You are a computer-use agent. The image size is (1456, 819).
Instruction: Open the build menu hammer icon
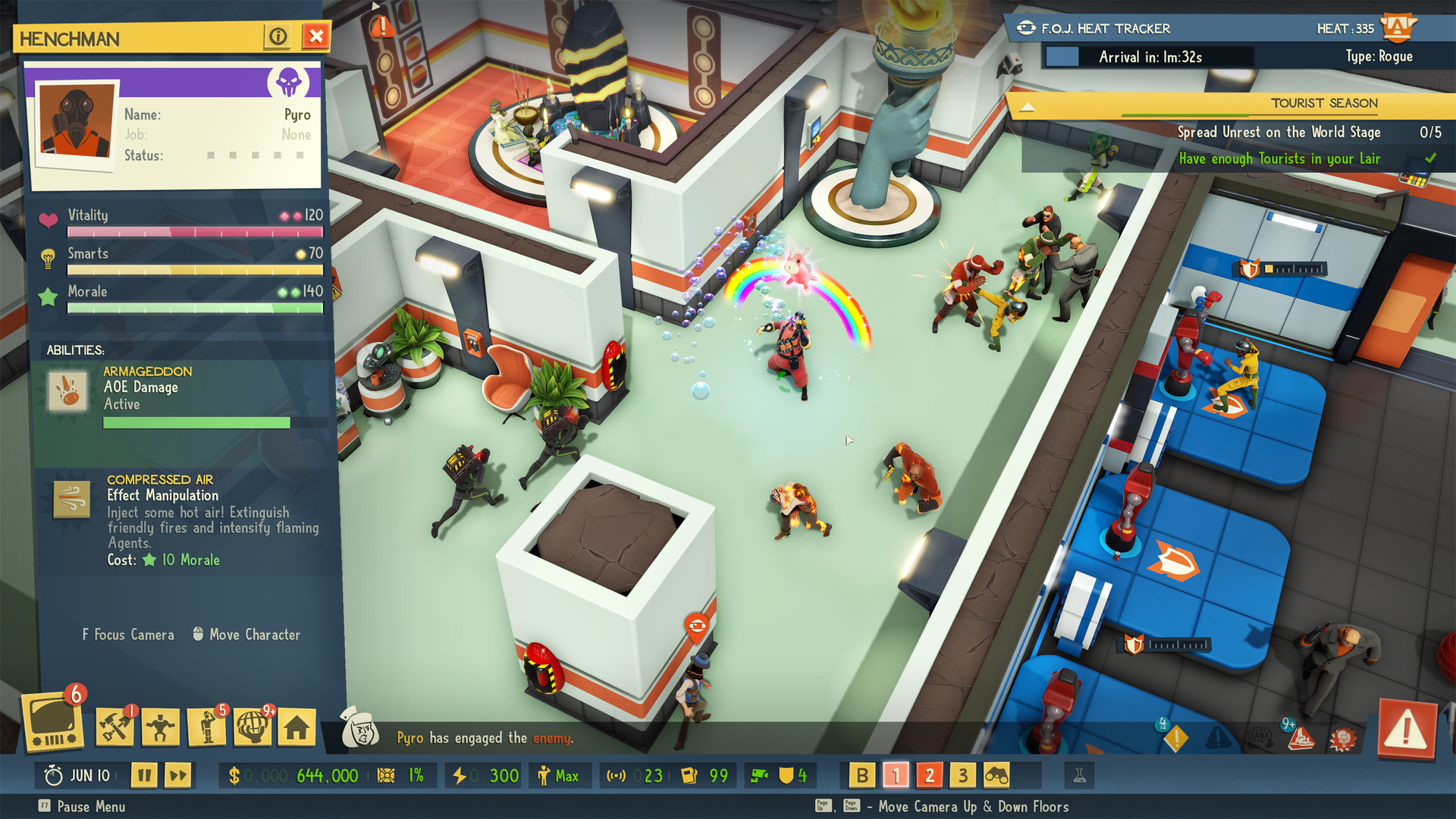click(115, 727)
